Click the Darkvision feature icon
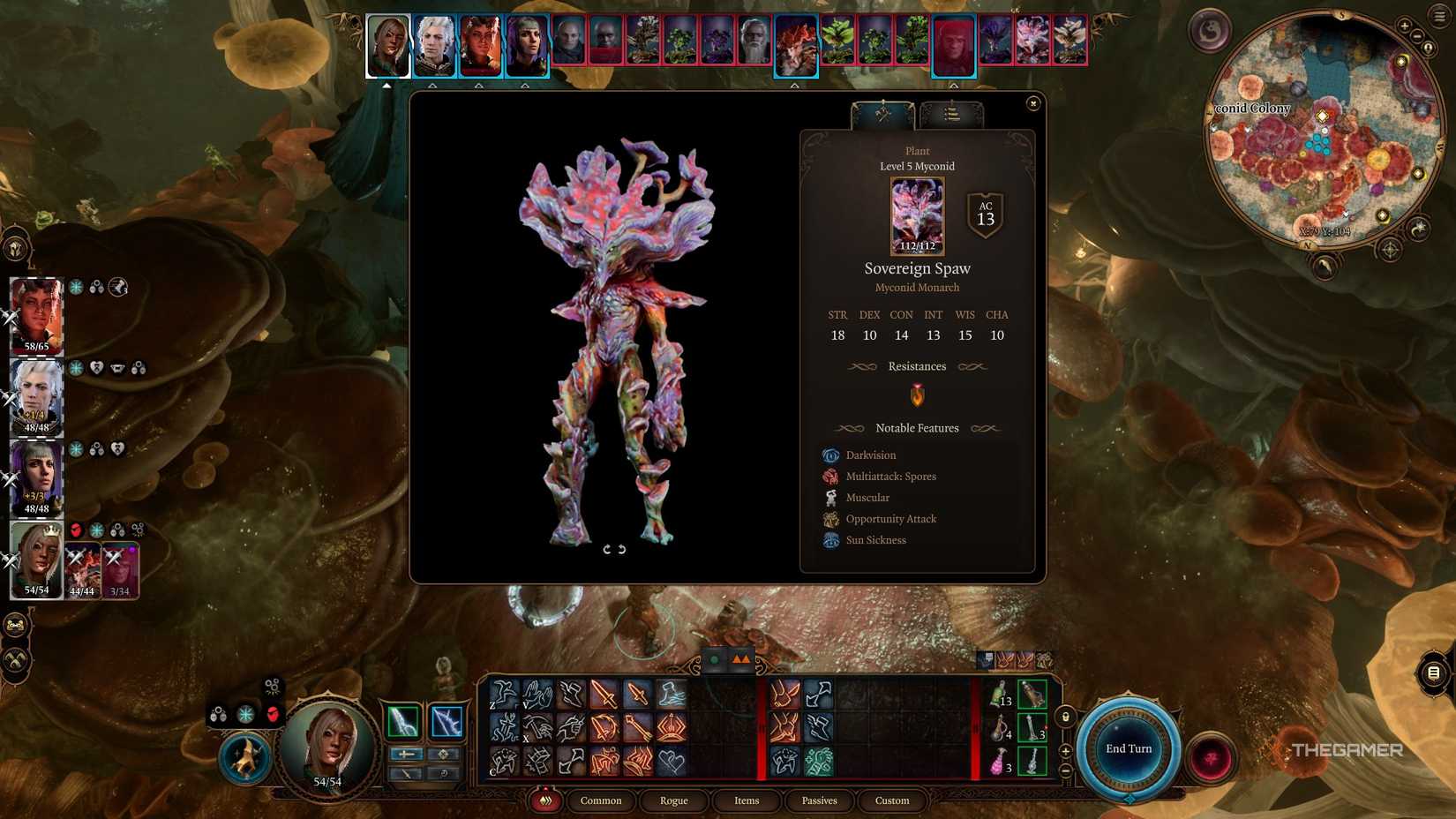Viewport: 1456px width, 819px height. (830, 455)
